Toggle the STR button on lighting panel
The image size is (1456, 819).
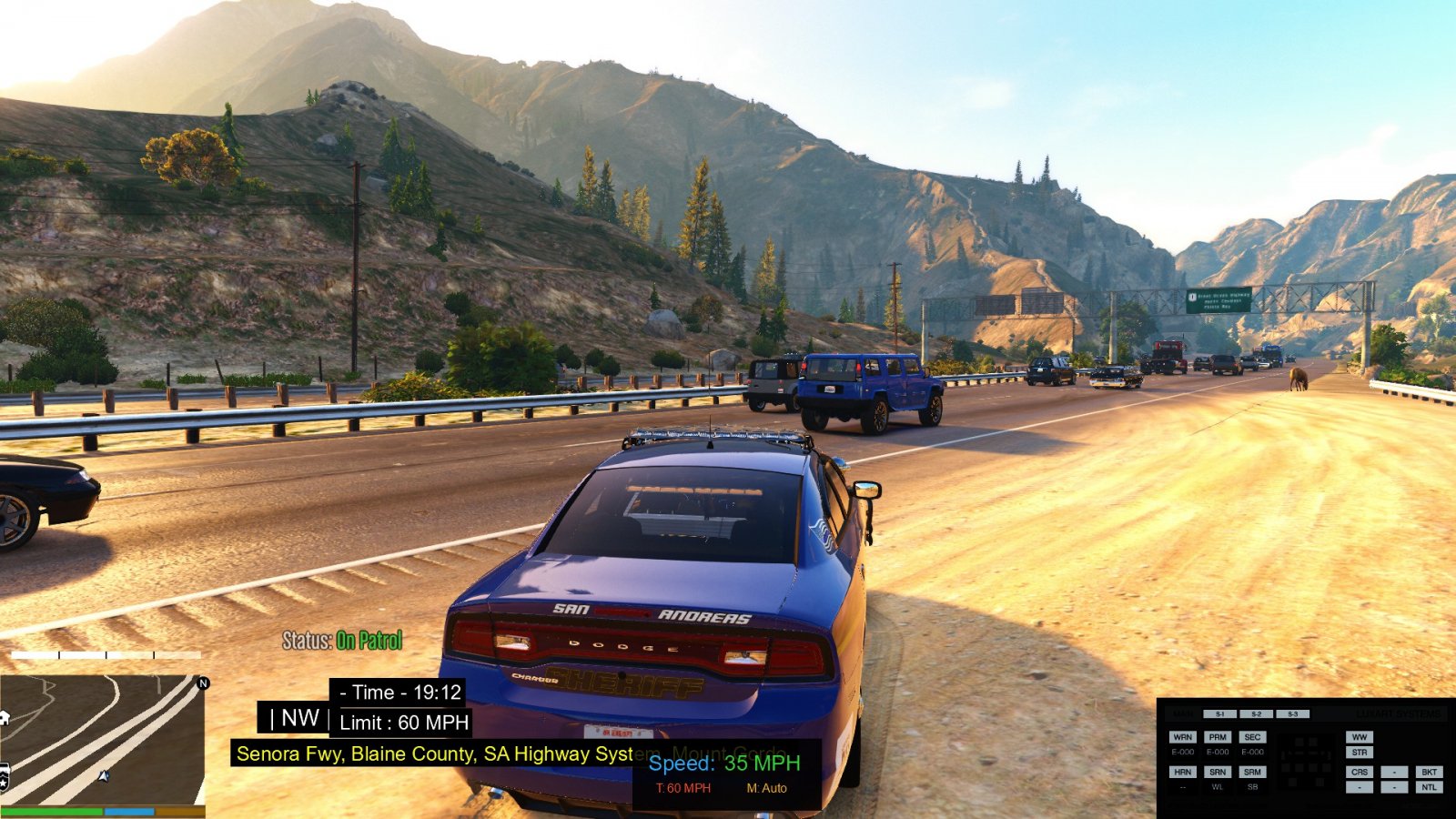[x=1360, y=753]
